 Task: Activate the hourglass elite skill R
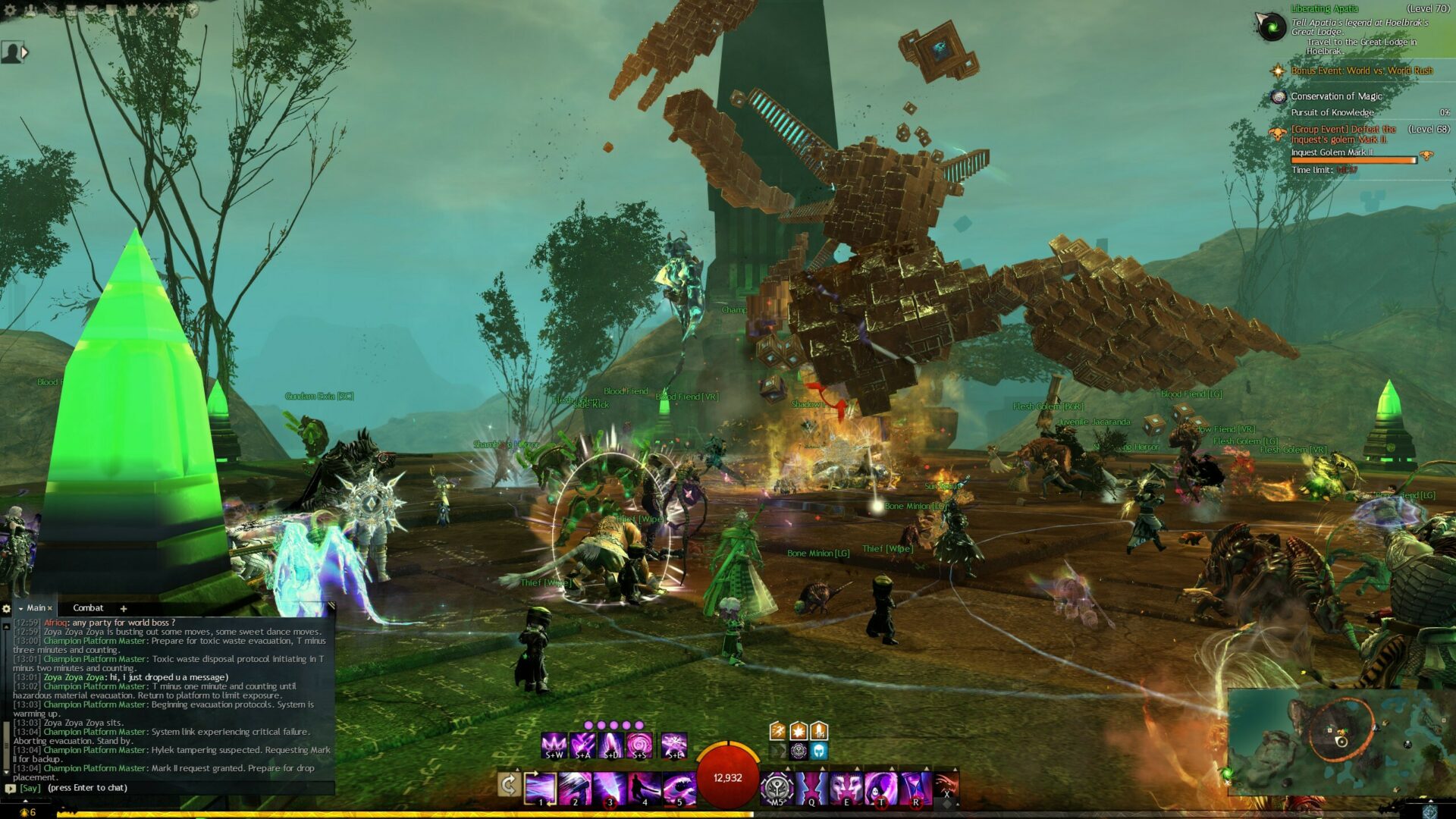[915, 789]
